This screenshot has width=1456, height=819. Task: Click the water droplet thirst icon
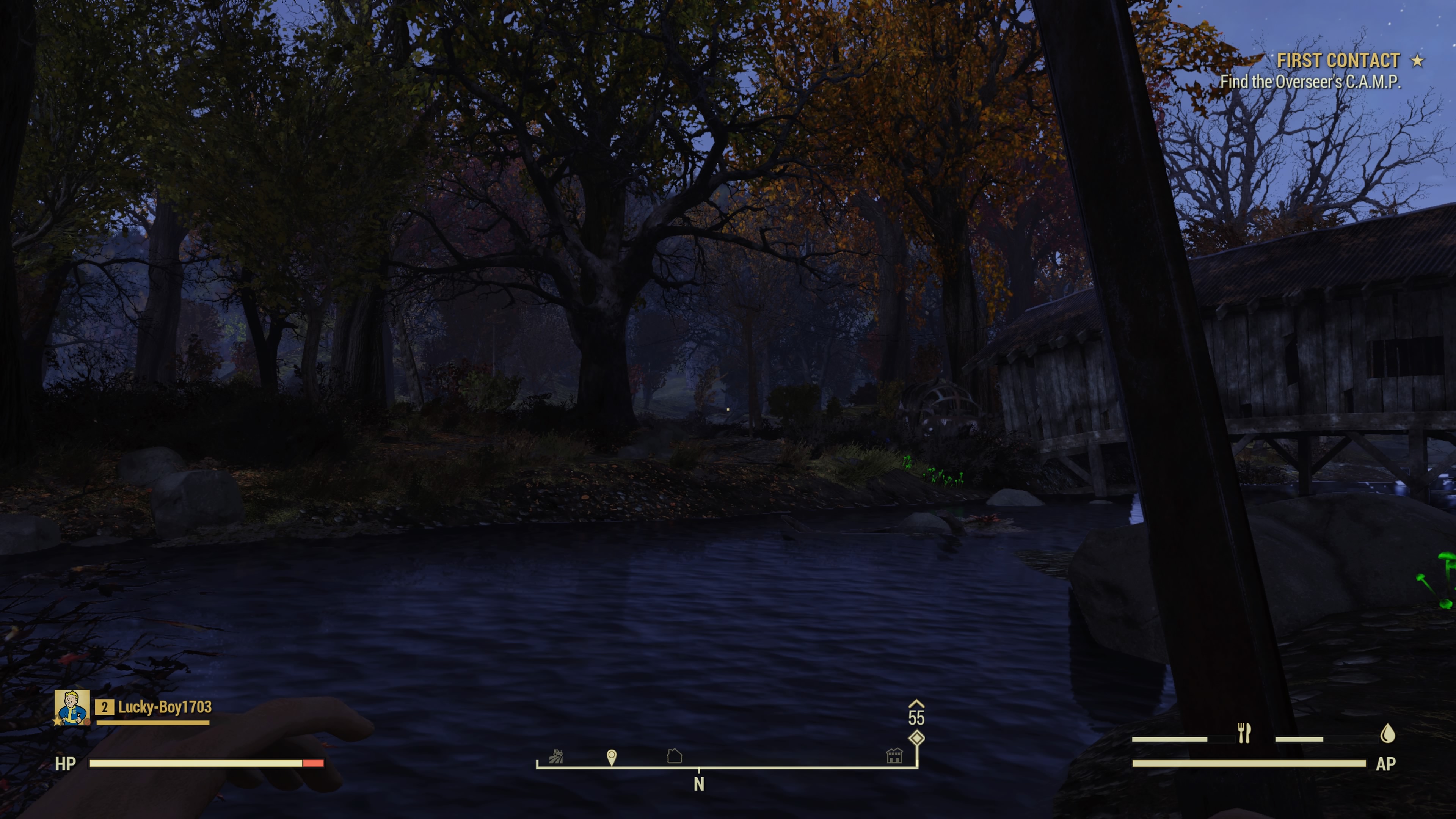(x=1388, y=734)
